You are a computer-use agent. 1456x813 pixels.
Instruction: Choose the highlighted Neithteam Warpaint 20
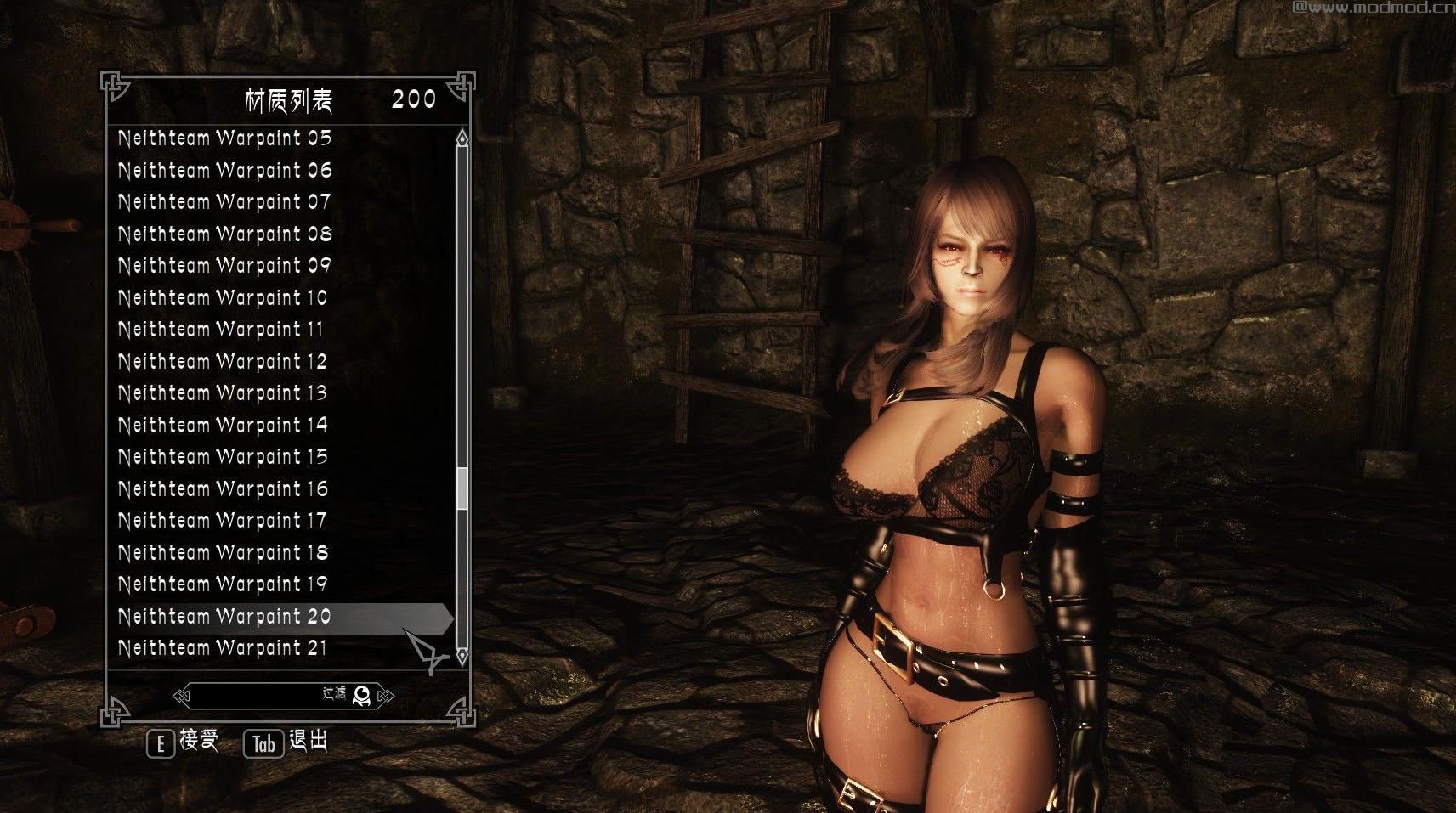(x=224, y=617)
